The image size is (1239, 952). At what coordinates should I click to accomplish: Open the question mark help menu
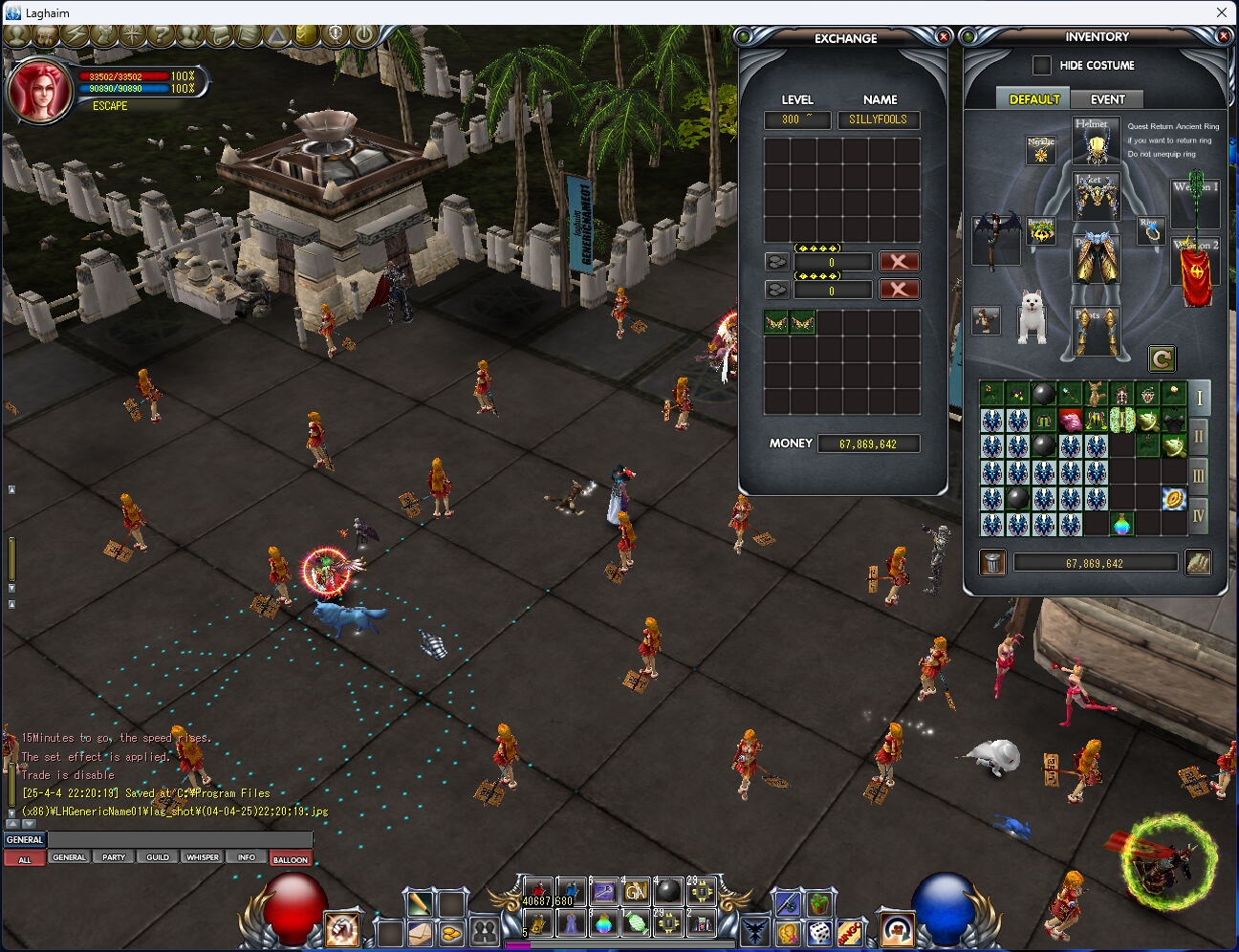161,36
